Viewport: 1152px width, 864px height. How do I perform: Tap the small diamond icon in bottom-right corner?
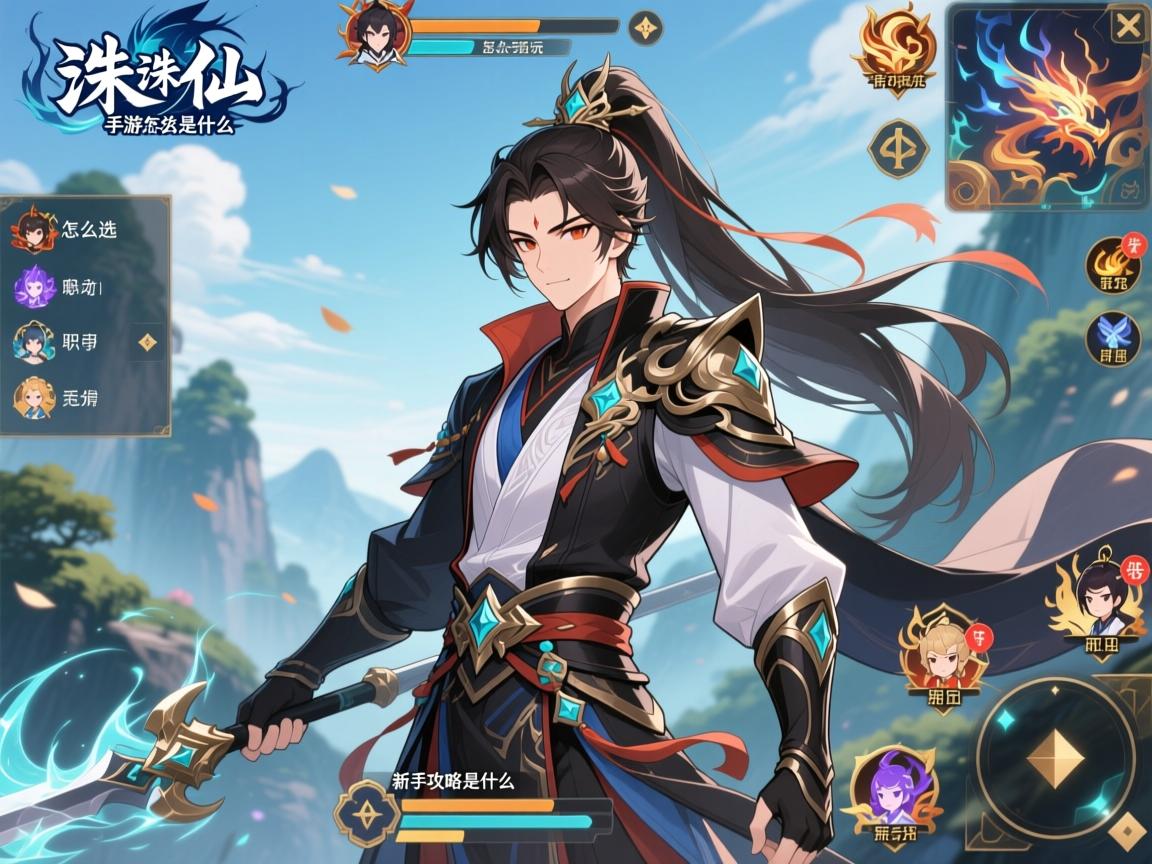point(1129,829)
